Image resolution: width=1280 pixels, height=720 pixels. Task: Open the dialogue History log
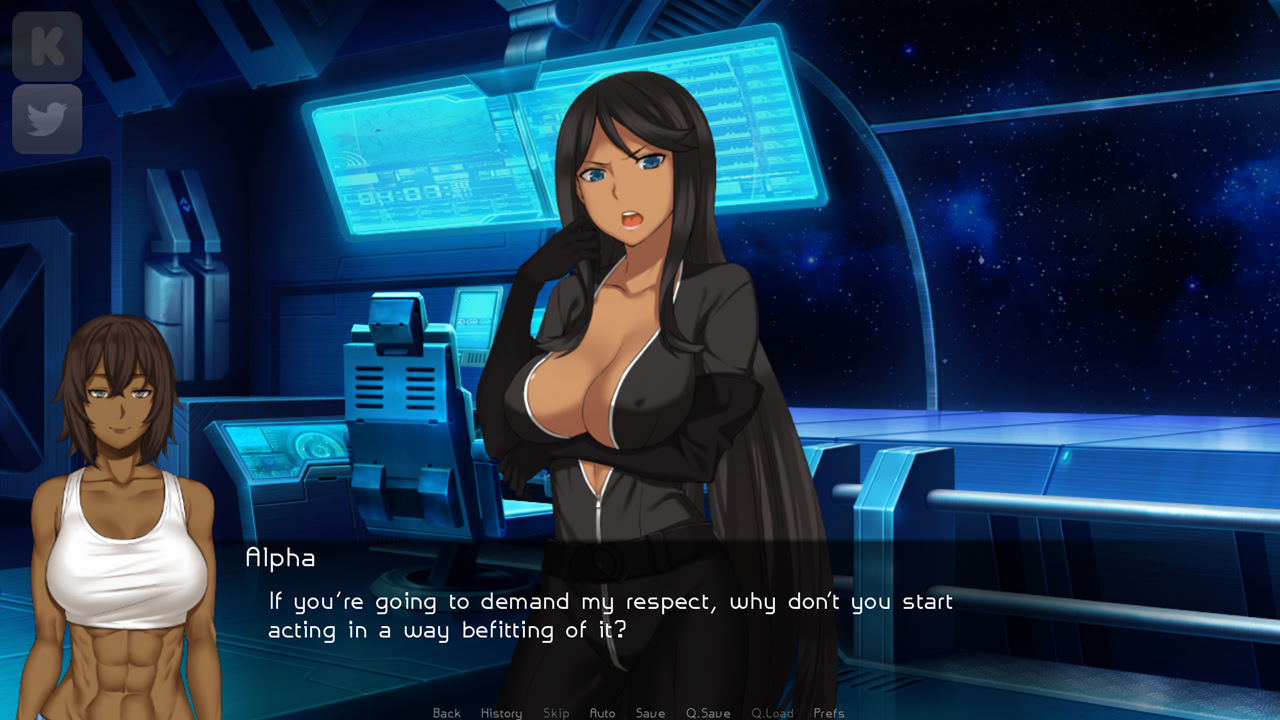[x=501, y=713]
